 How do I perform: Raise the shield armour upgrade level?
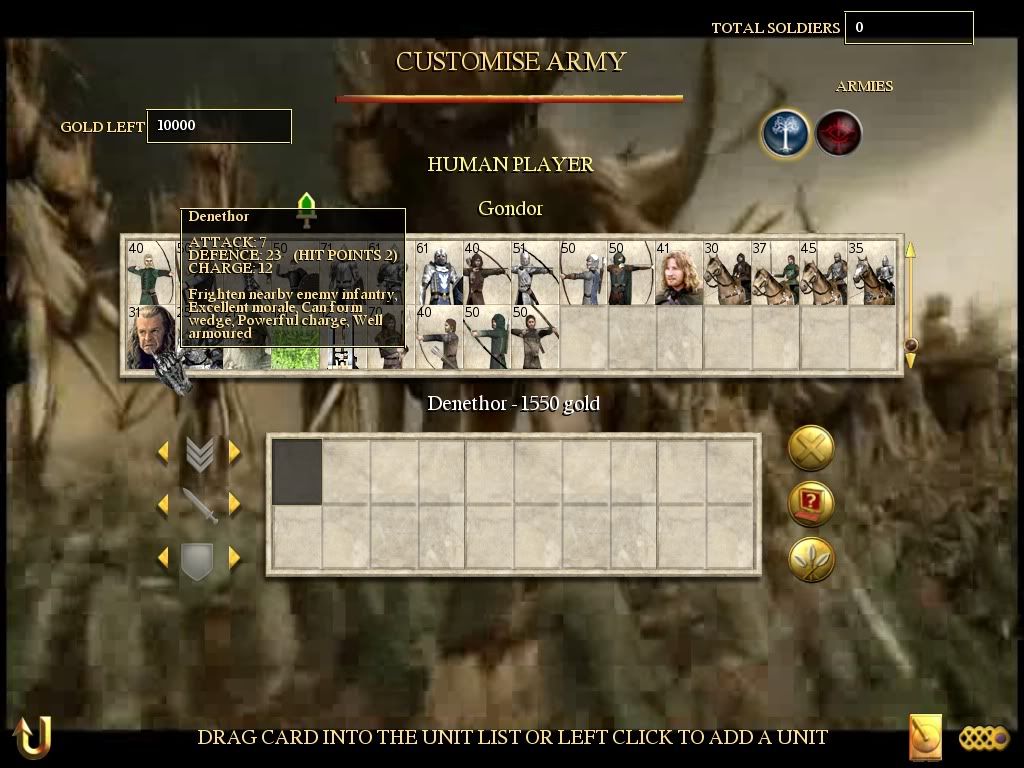click(x=235, y=557)
